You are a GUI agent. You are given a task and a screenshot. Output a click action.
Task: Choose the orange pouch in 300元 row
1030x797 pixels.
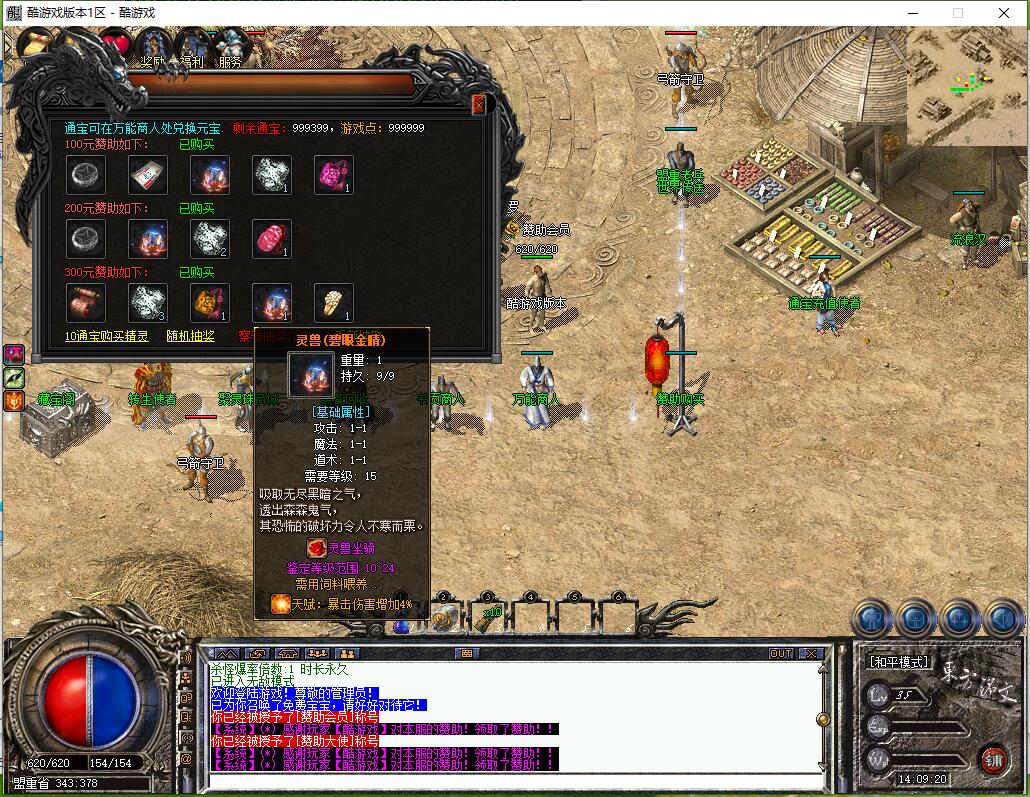pyautogui.click(x=209, y=302)
